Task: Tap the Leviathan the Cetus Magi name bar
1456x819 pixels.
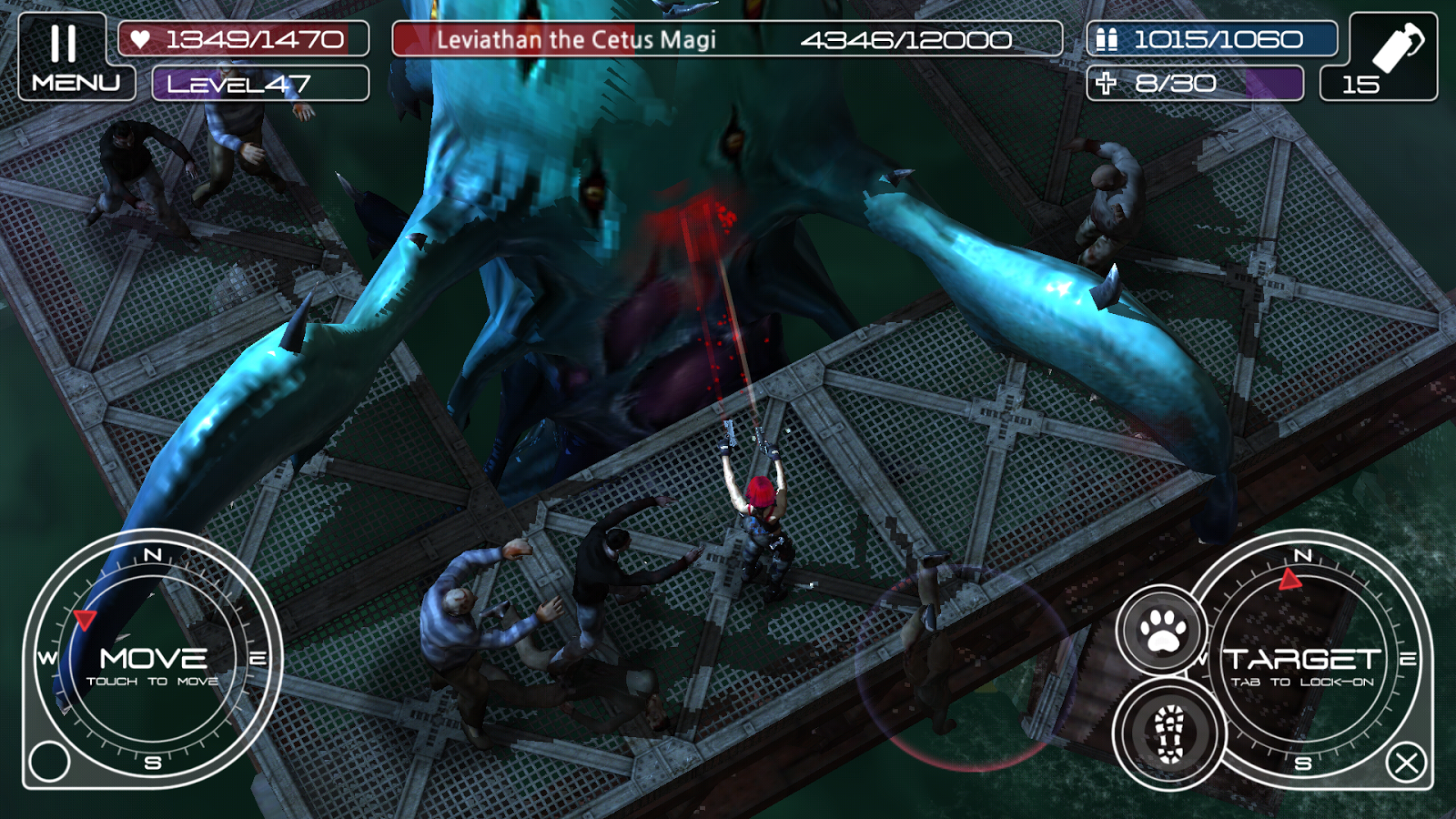Action: 579,39
